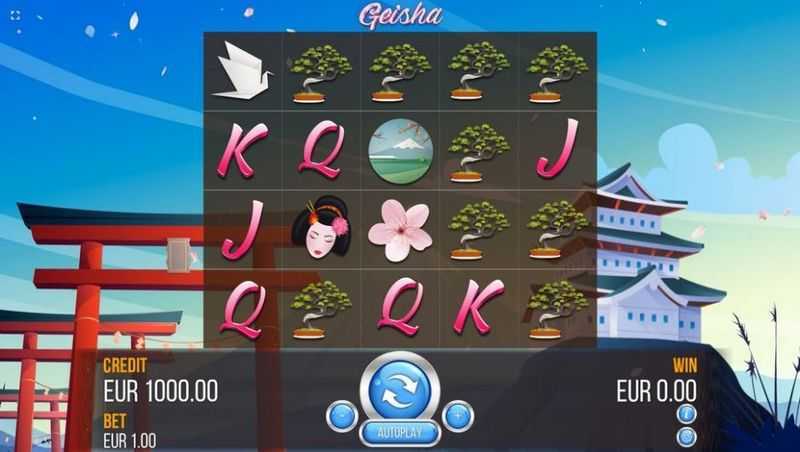Decrease the bet with the minus button
This screenshot has width=800, height=452.
point(341,415)
